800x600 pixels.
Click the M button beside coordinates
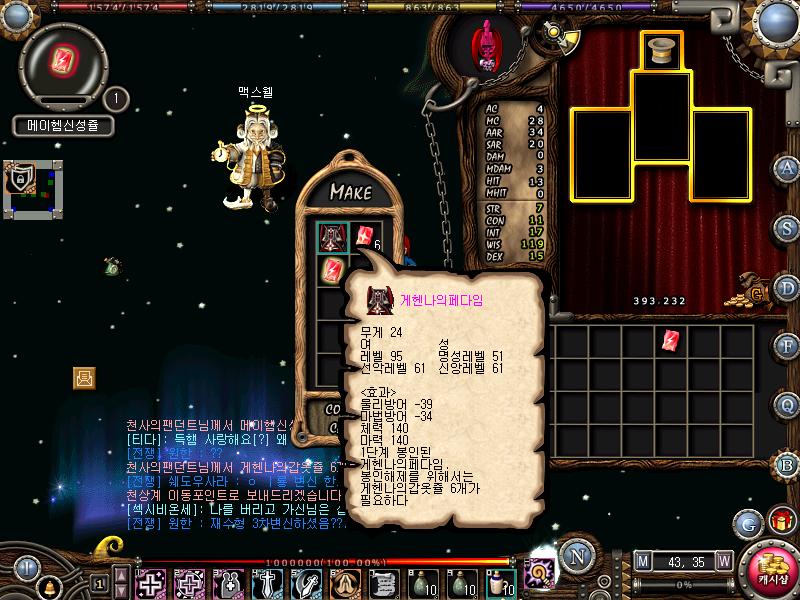(x=642, y=561)
